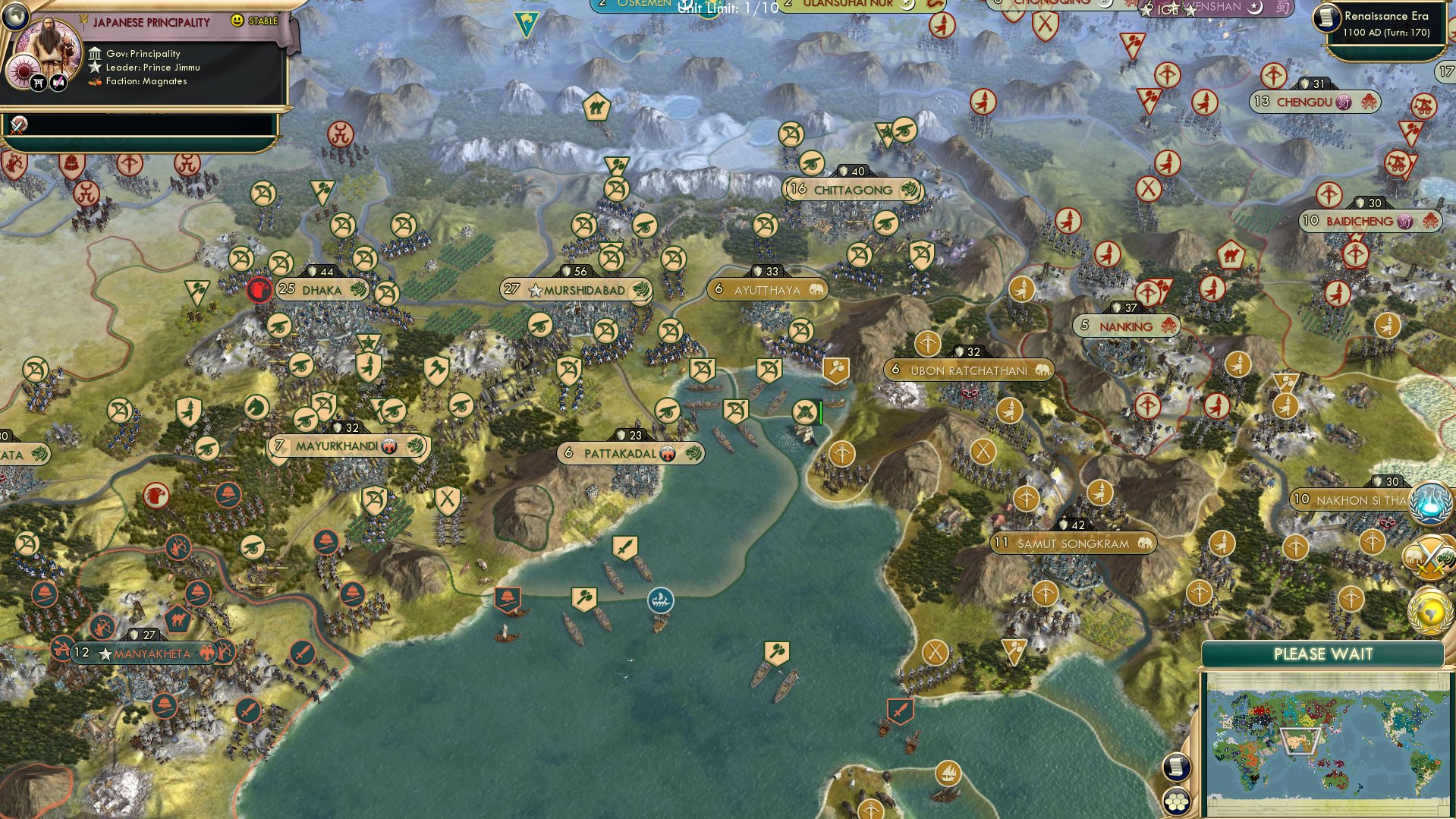The image size is (1456, 819).
Task: Open the torii Shinto religion icon
Action: click(37, 81)
